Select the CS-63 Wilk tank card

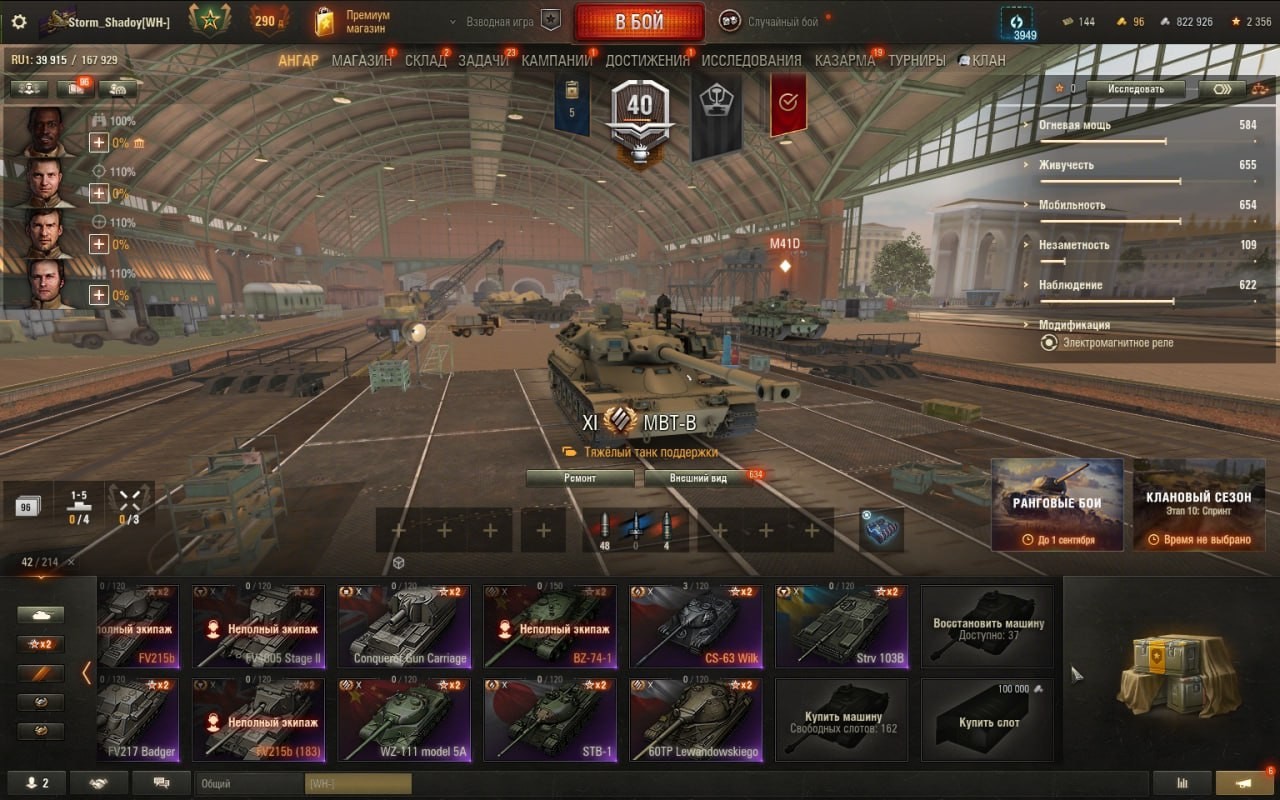coord(696,627)
